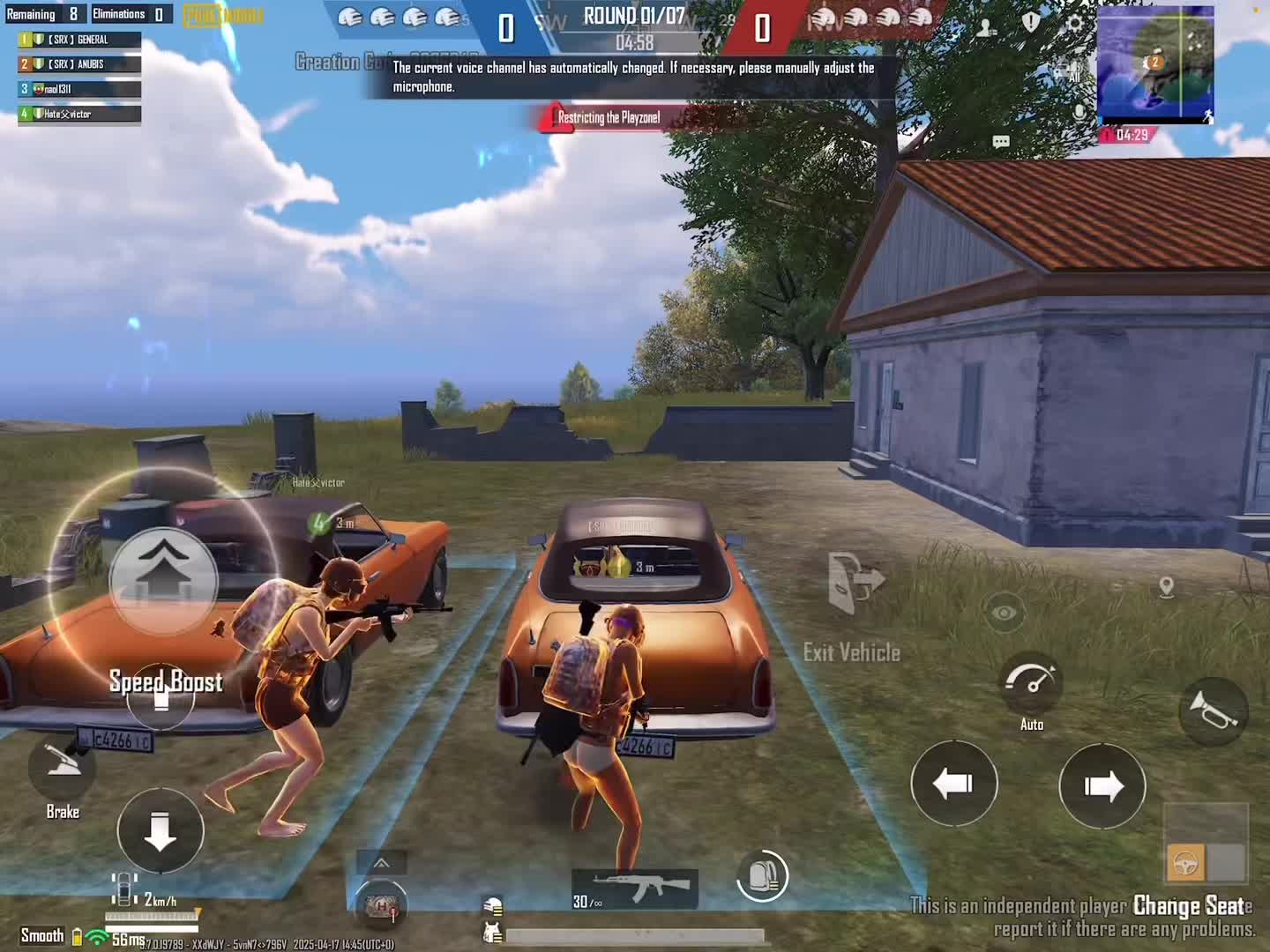Open settings with the gear icon
Screen dimensions: 1270x952
tap(1073, 24)
